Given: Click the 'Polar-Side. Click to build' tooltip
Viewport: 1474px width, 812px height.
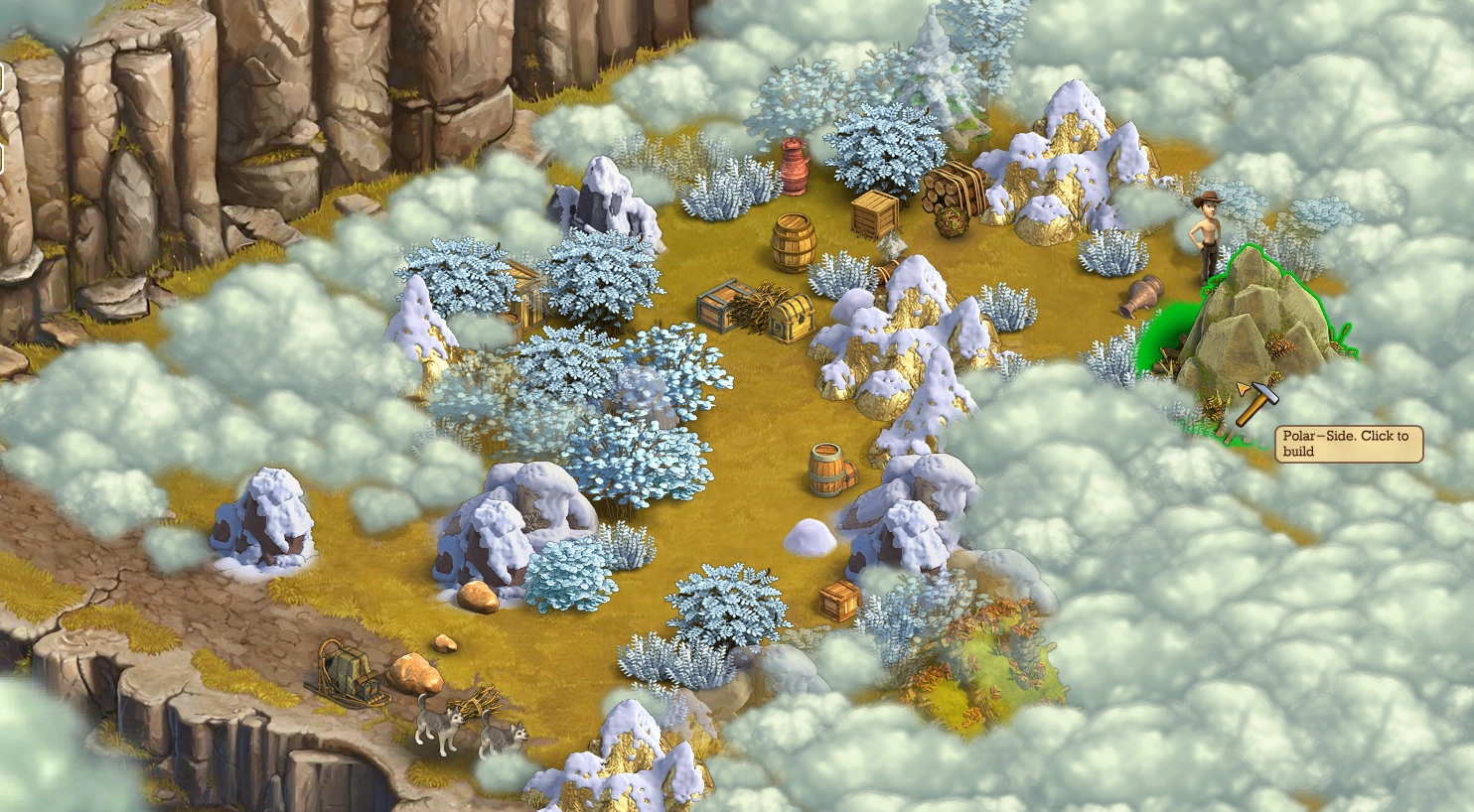Looking at the screenshot, I should coord(1348,442).
